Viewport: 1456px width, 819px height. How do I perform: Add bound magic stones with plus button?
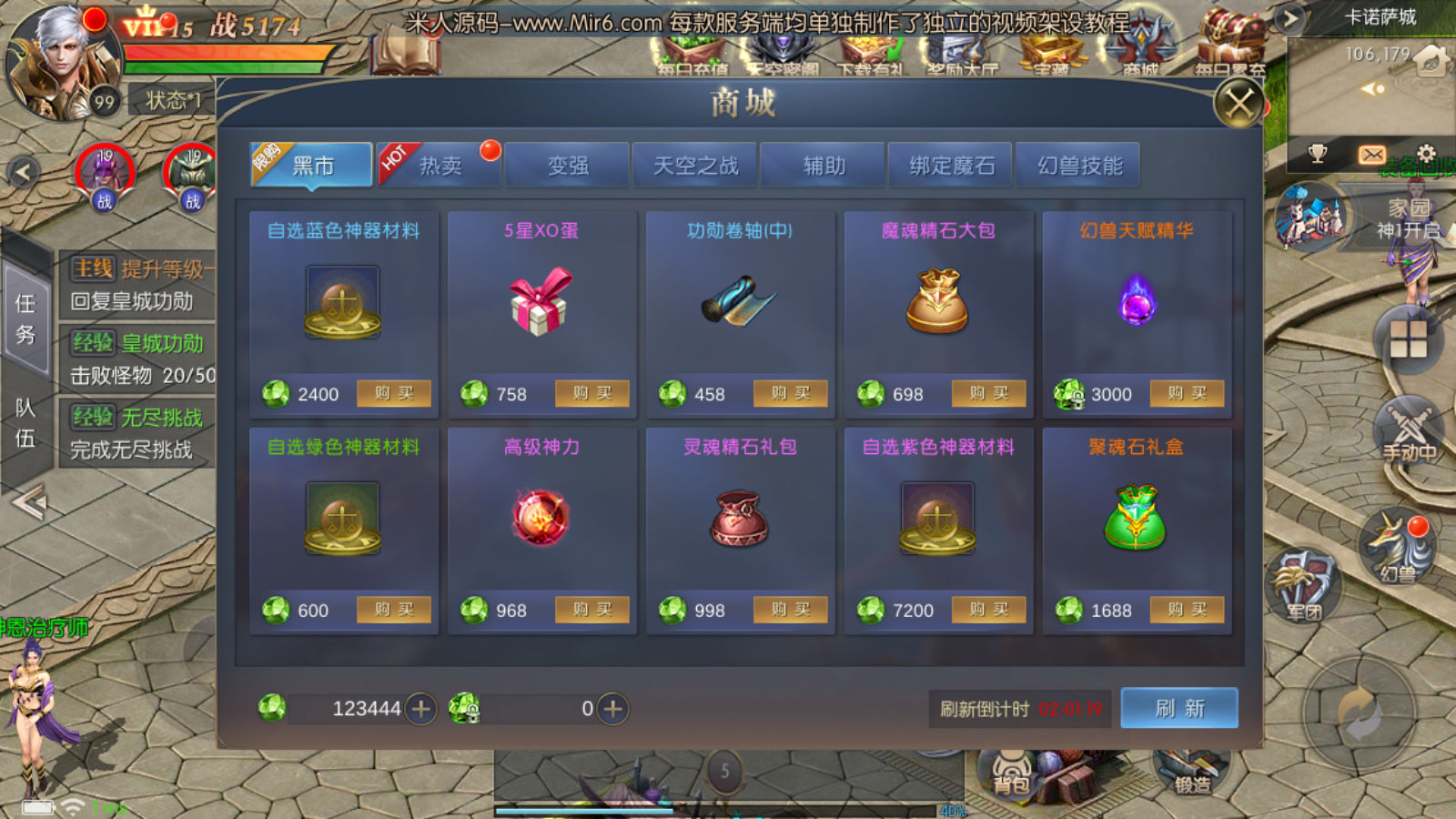tap(613, 709)
